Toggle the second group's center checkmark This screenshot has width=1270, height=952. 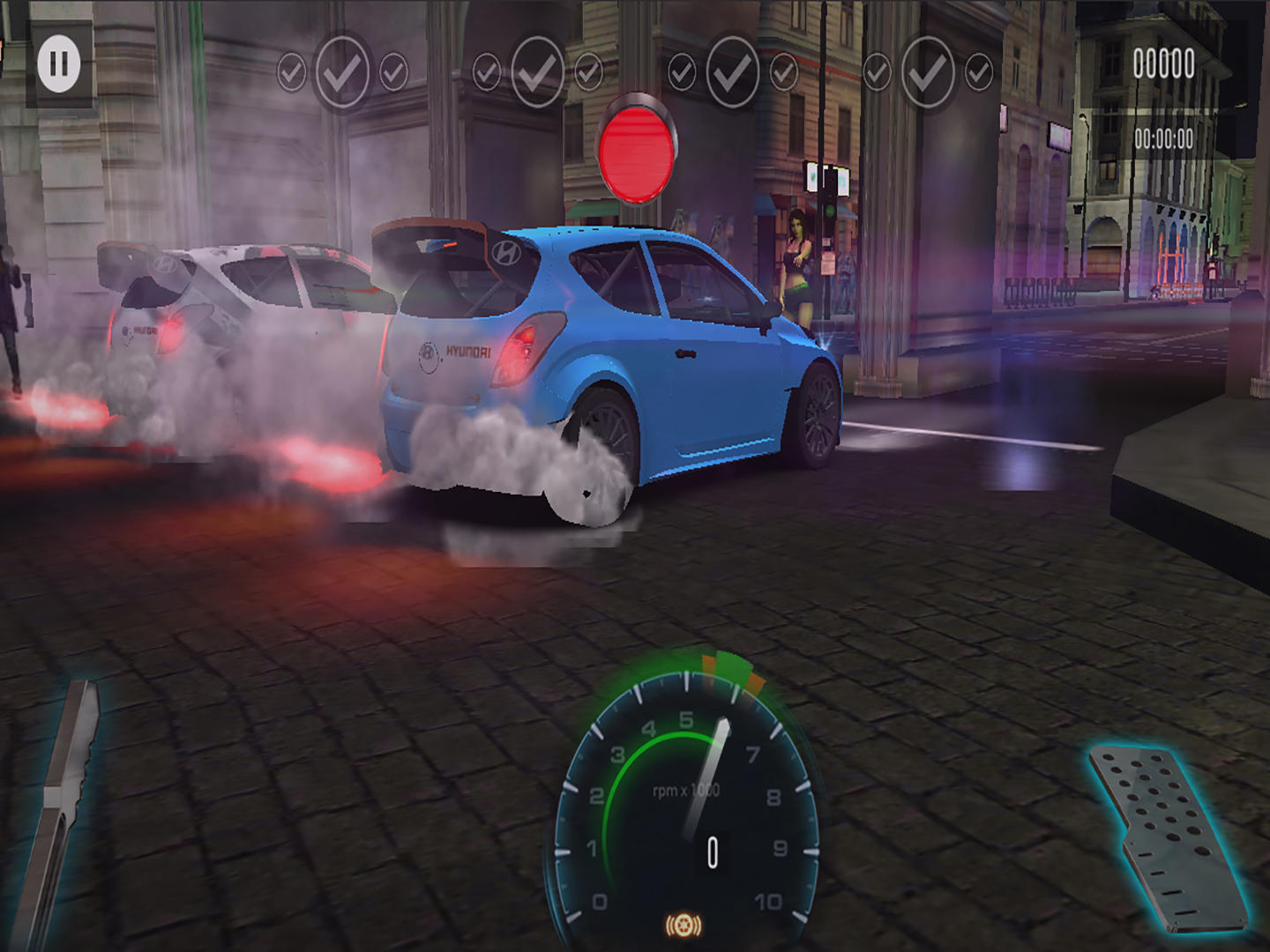pyautogui.click(x=537, y=69)
